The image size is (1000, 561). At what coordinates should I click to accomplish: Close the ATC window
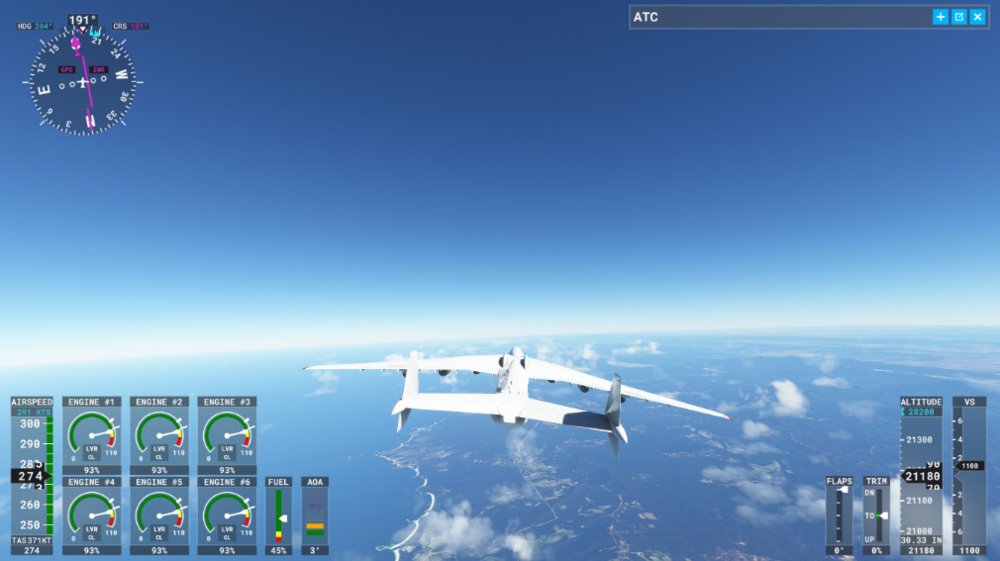point(977,17)
